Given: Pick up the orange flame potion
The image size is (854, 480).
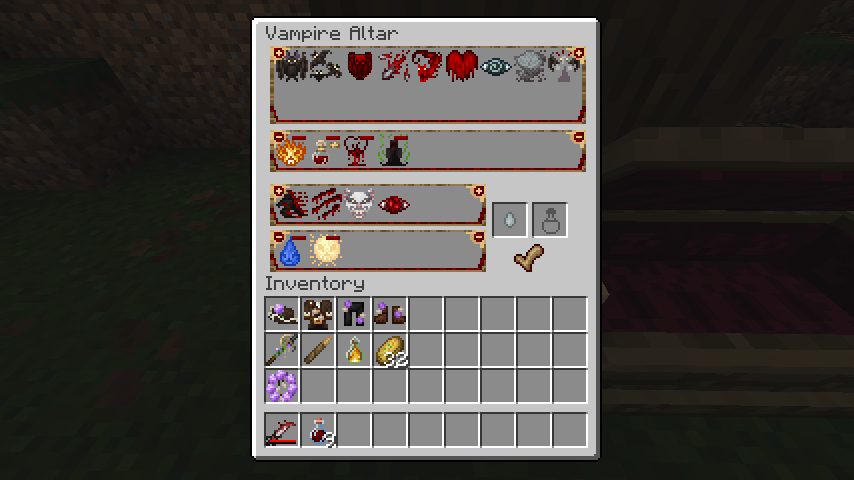Looking at the screenshot, I should pos(355,351).
